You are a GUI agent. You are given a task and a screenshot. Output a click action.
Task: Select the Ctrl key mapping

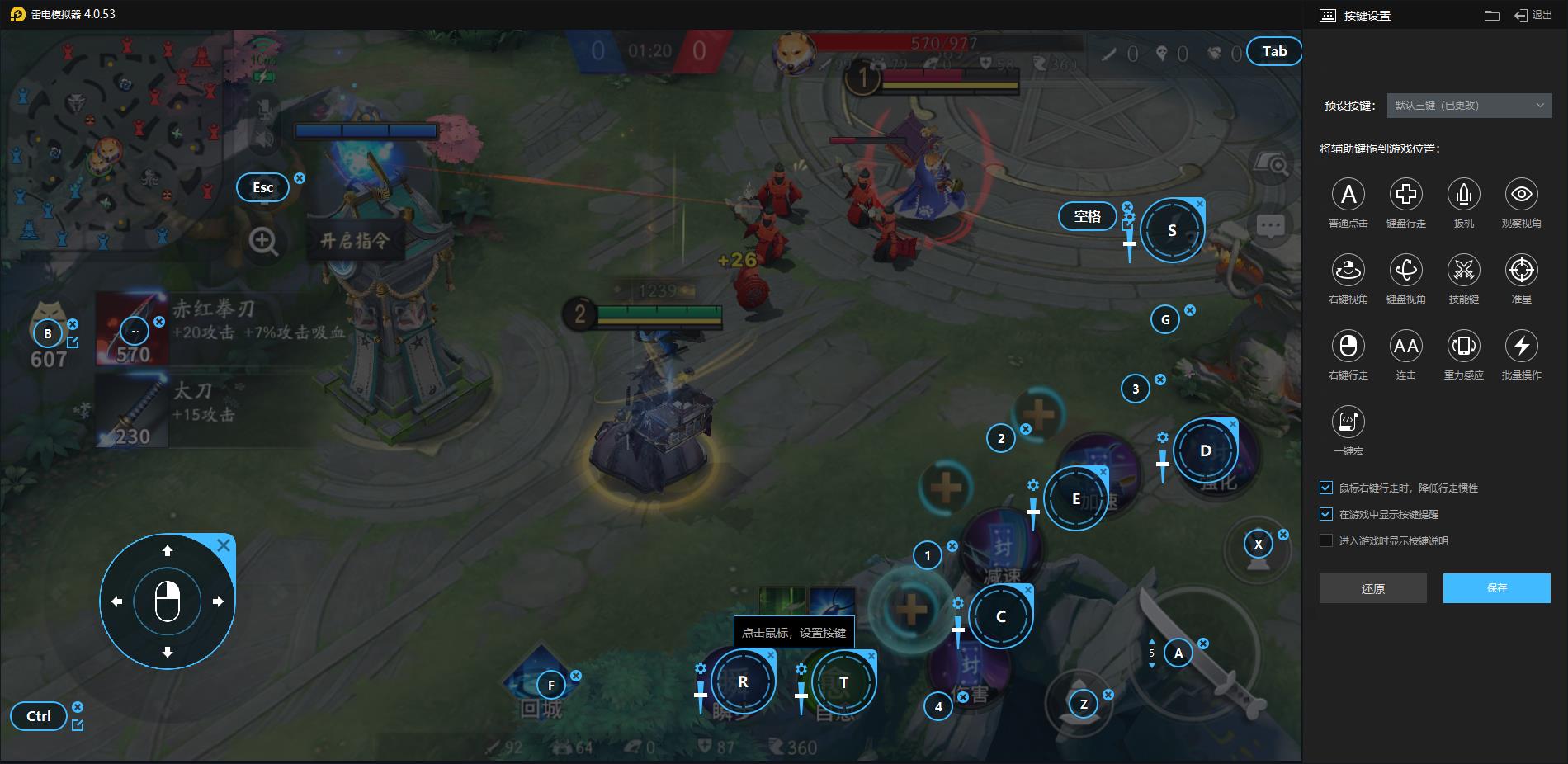[38, 716]
